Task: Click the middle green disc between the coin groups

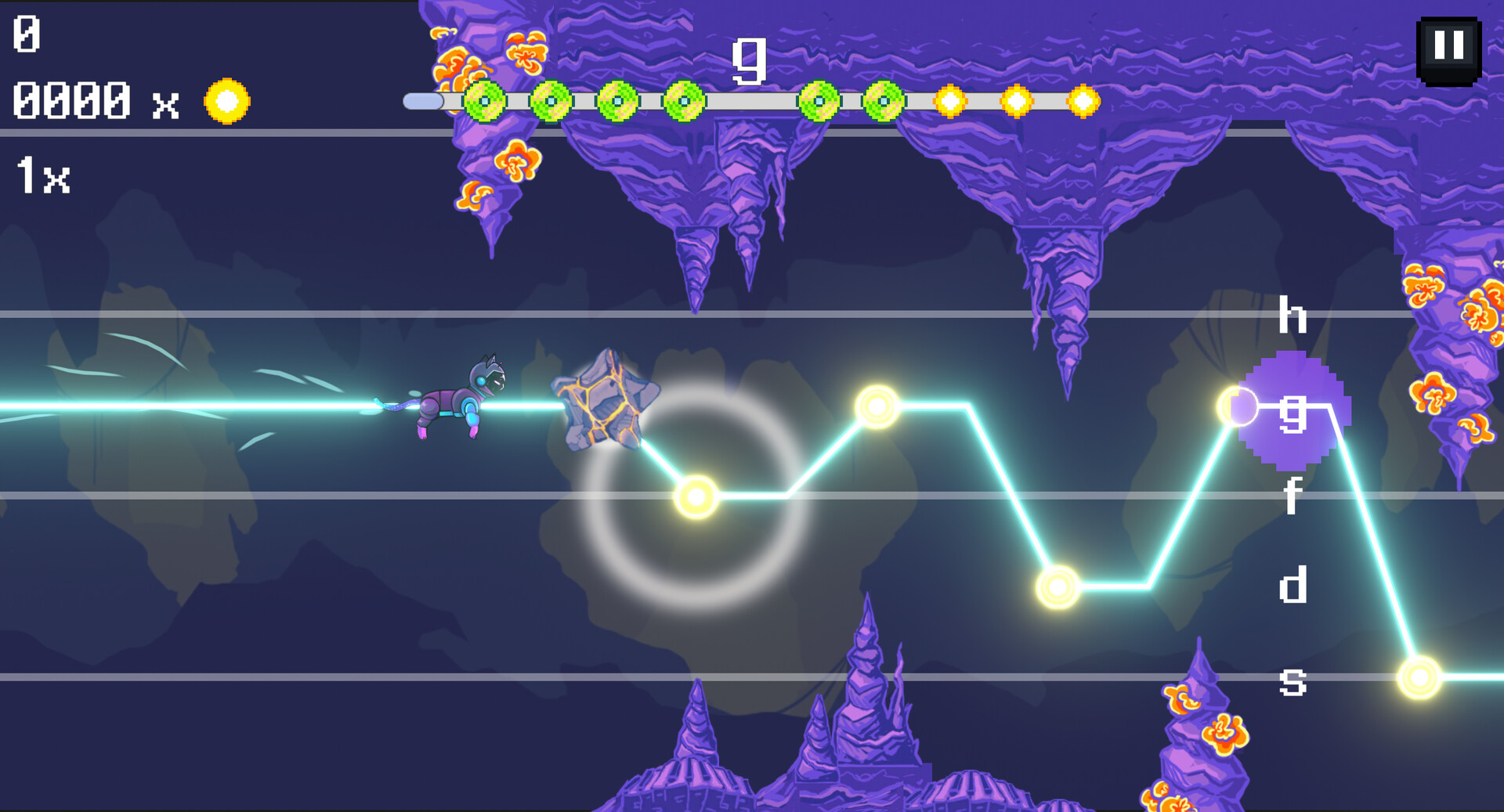Action: (819, 102)
